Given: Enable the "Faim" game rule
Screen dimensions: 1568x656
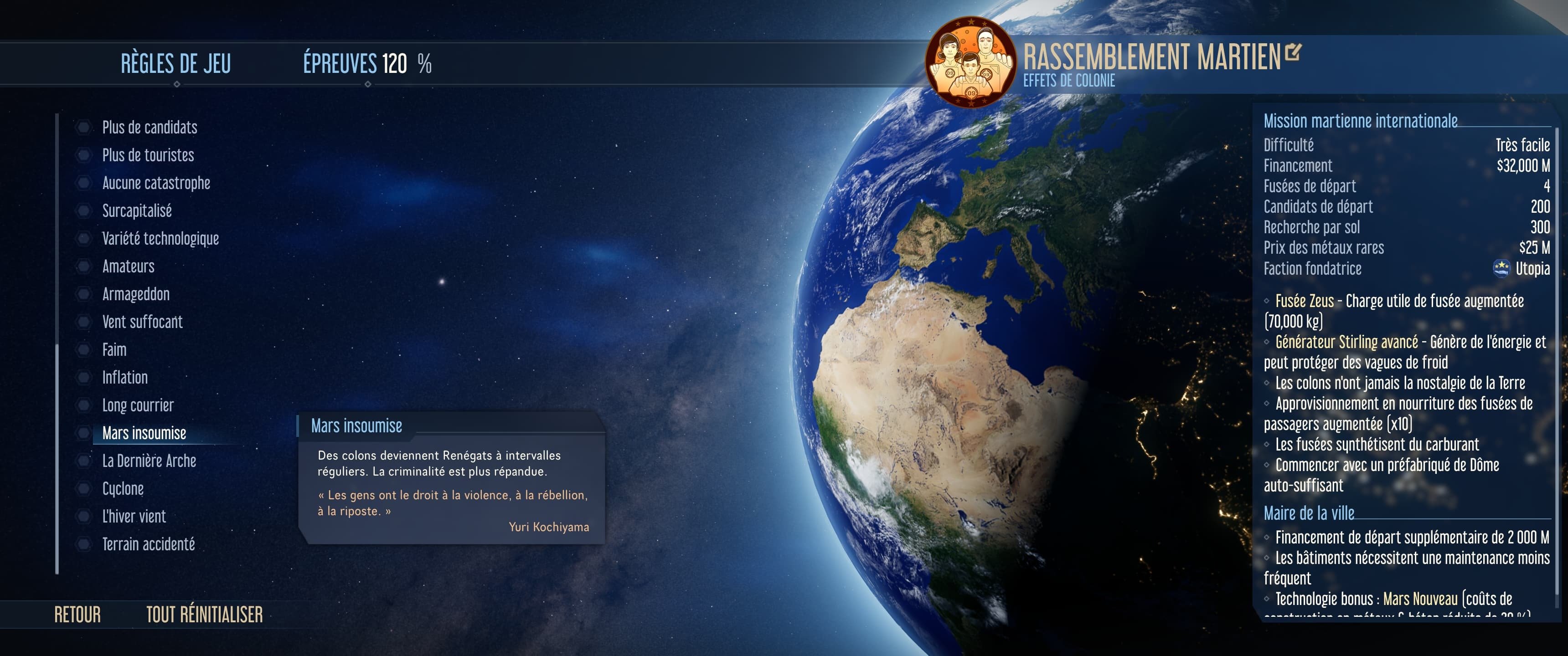Looking at the screenshot, I should pyautogui.click(x=114, y=350).
